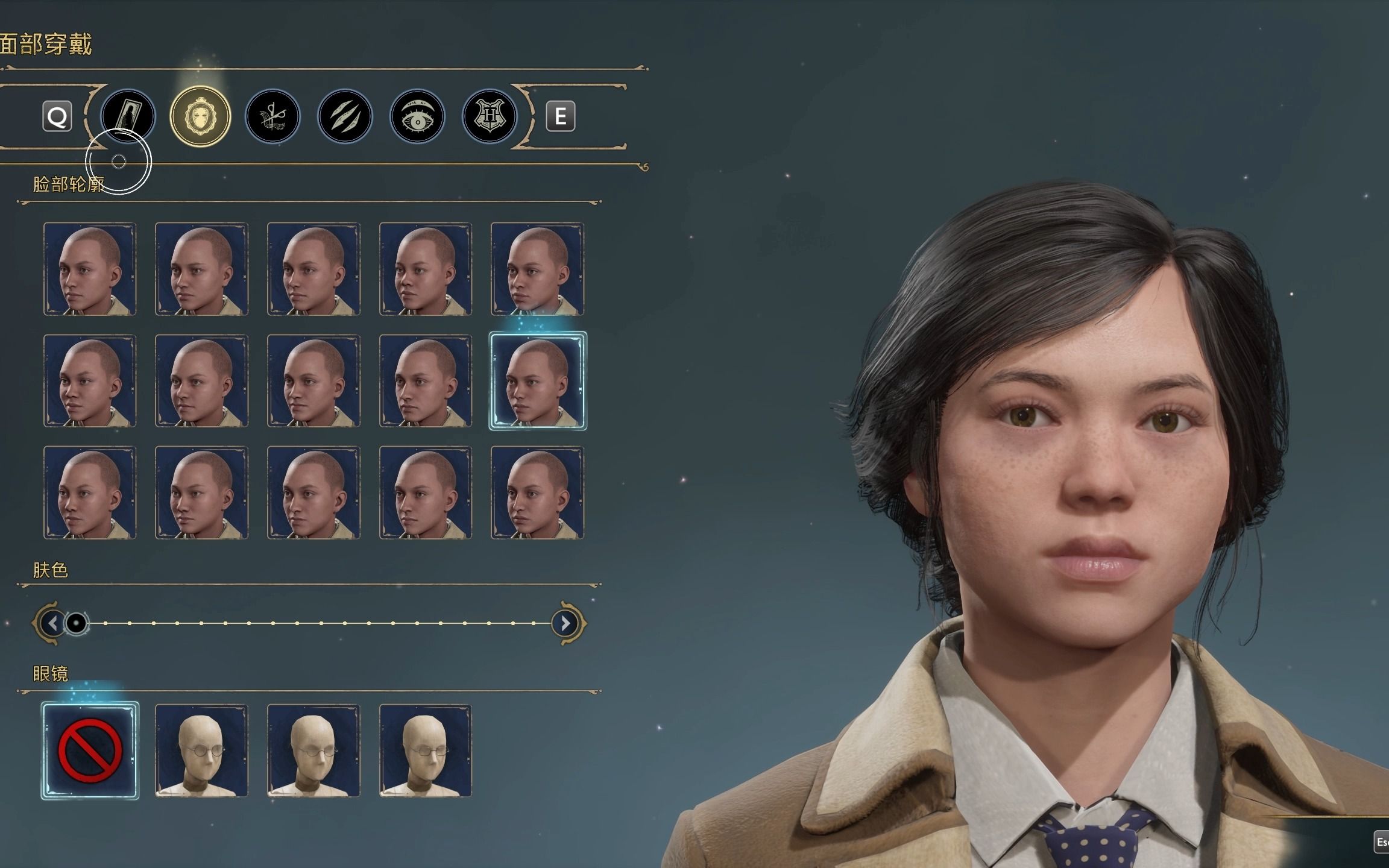
Task: Click the skin tone slider handle
Action: pyautogui.click(x=77, y=623)
